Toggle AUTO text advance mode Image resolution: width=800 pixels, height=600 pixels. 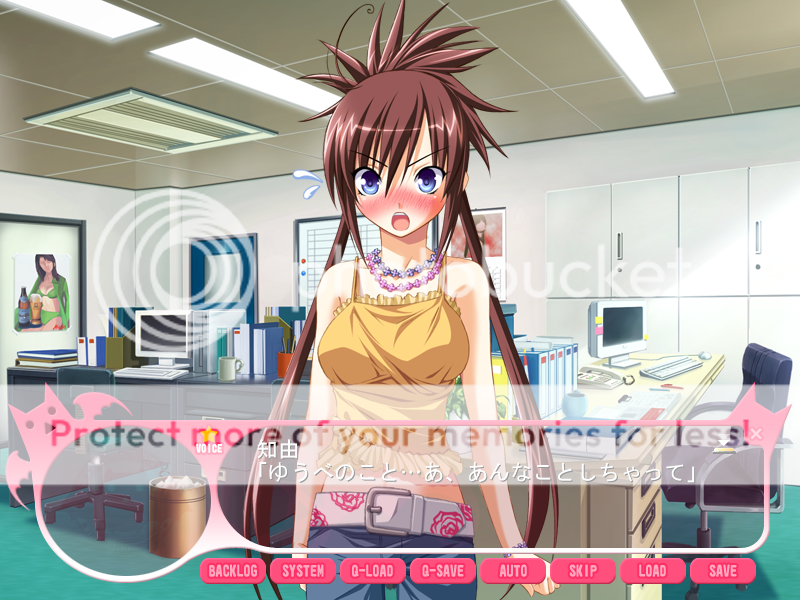pos(513,571)
